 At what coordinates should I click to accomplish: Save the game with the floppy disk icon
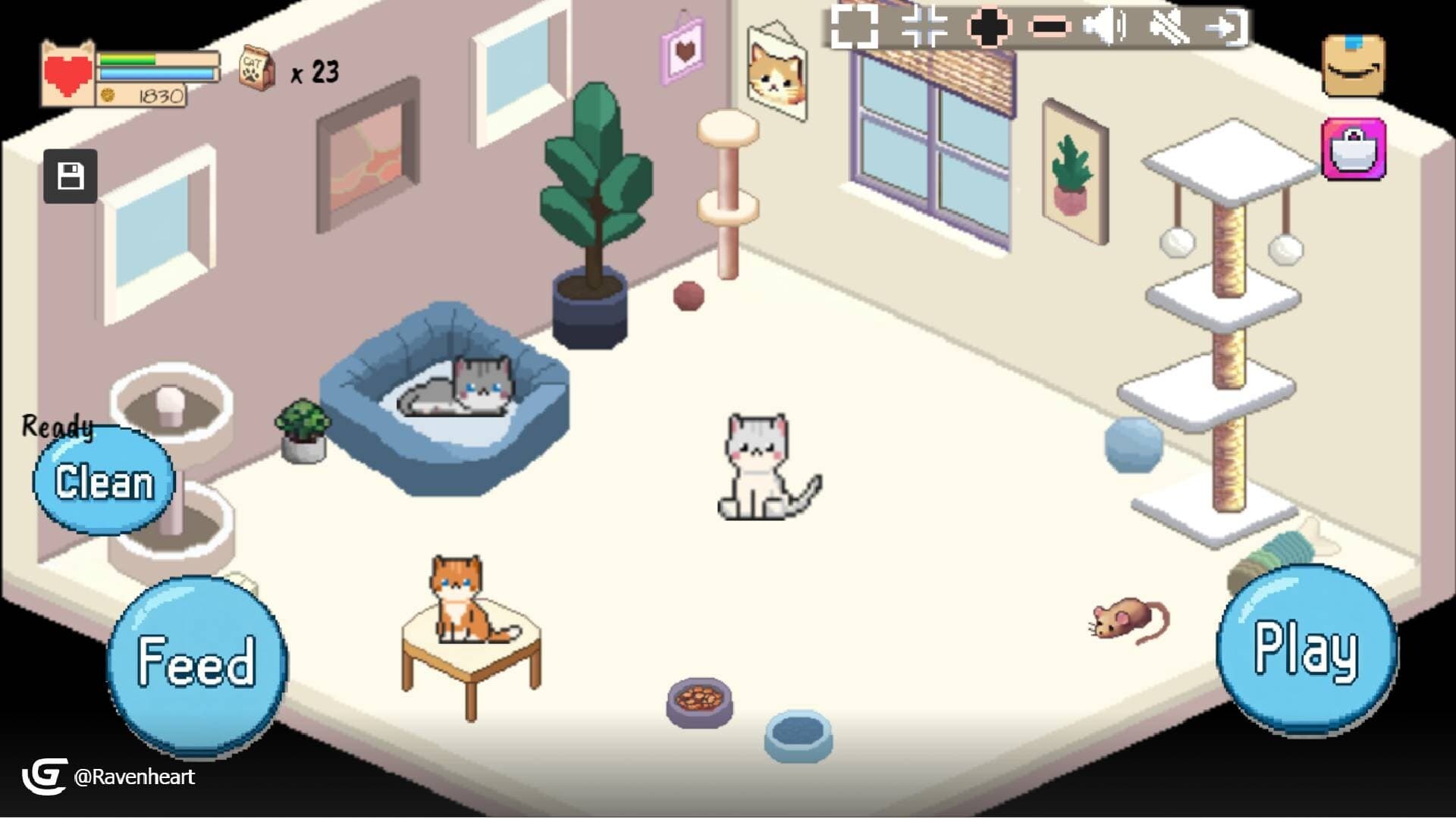[71, 175]
